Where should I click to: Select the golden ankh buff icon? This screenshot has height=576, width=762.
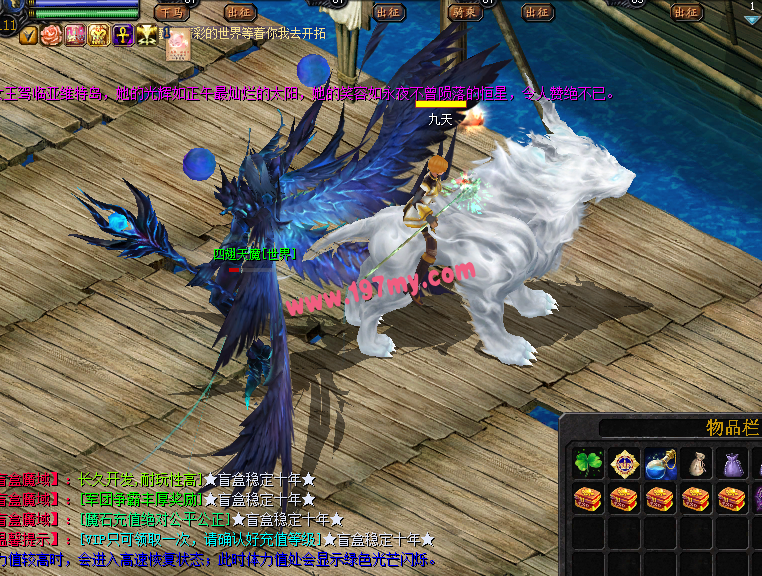click(x=123, y=36)
